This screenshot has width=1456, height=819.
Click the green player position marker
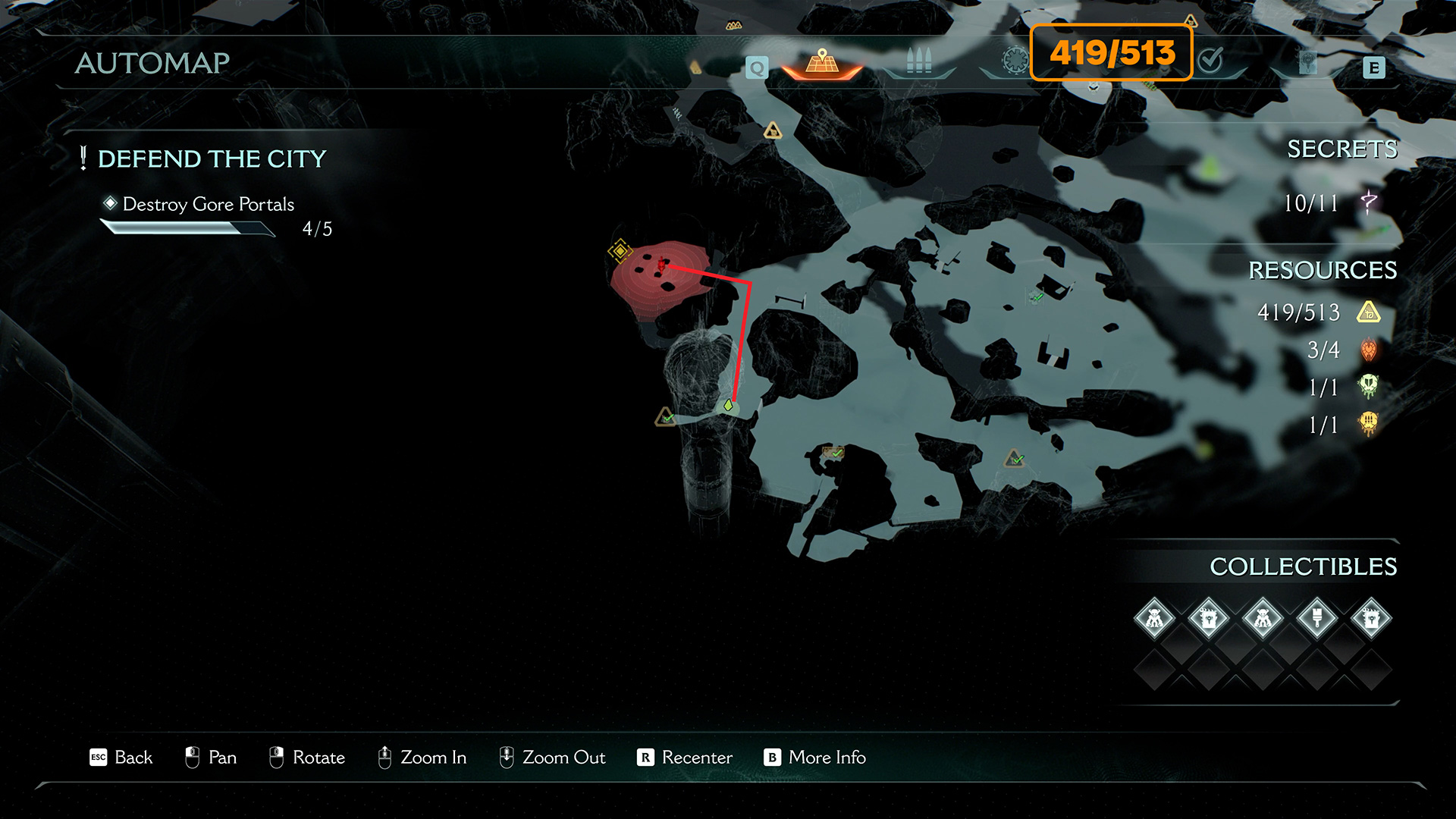click(x=728, y=406)
